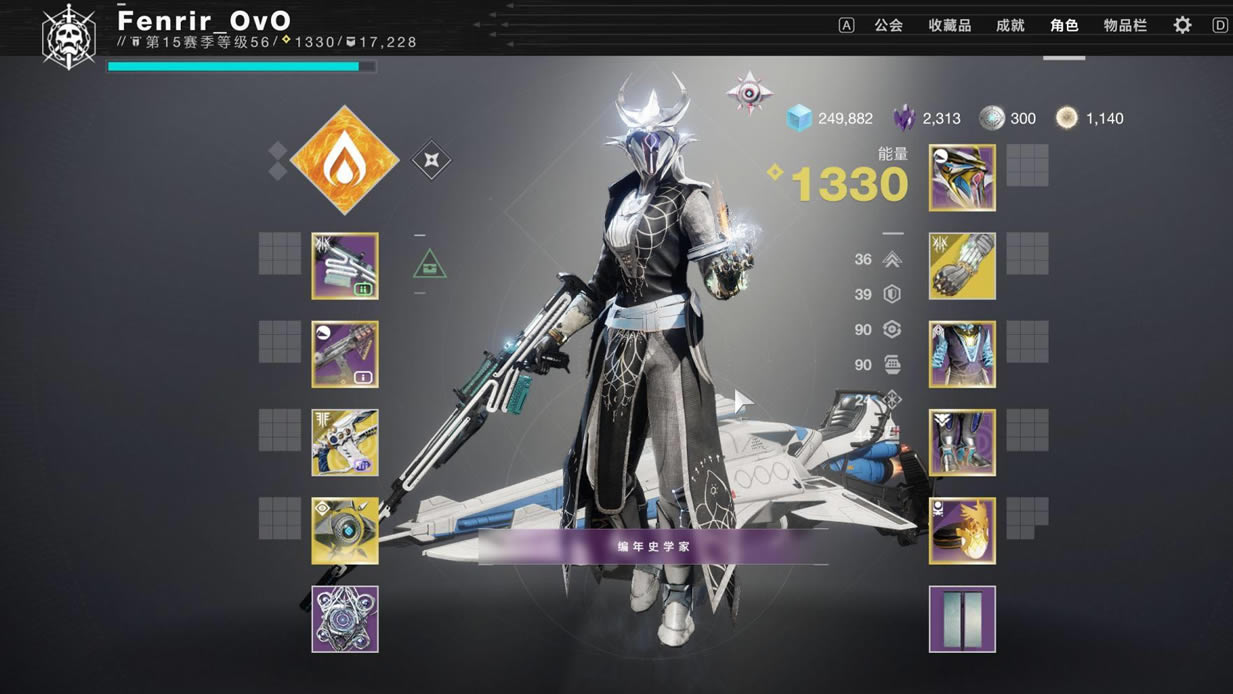This screenshot has width=1233, height=694.
Task: Select the kinetic weapon slot
Action: pos(345,266)
